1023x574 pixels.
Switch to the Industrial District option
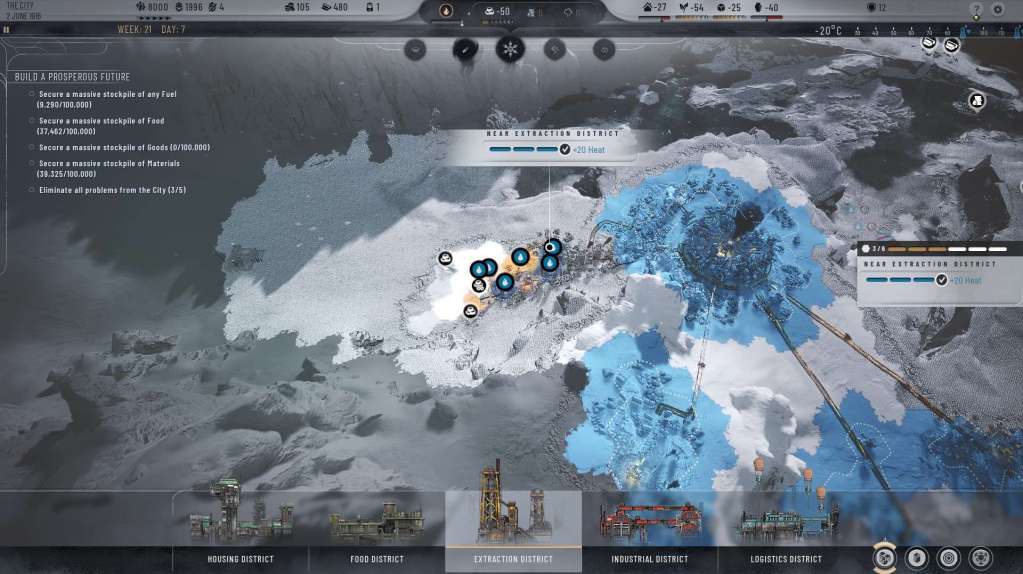649,559
